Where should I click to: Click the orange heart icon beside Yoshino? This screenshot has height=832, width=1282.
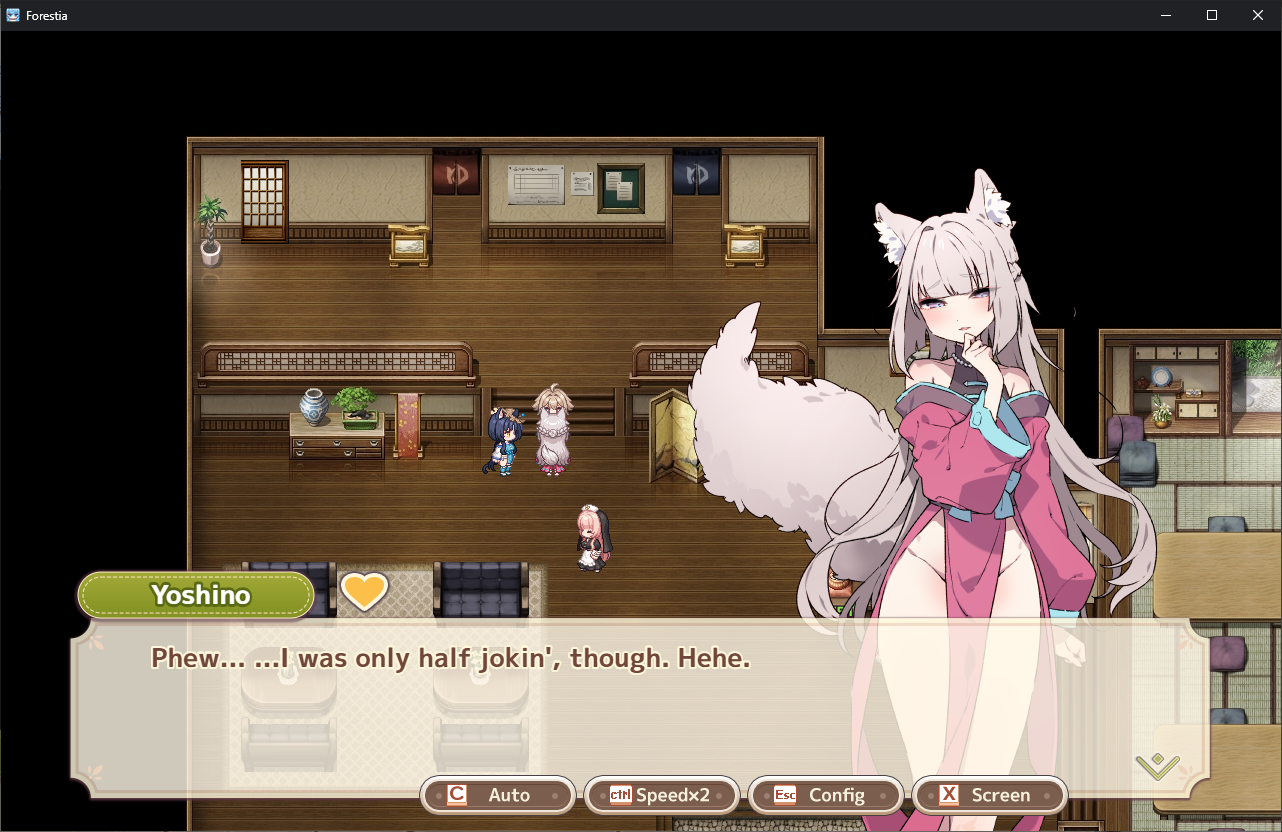[x=364, y=591]
